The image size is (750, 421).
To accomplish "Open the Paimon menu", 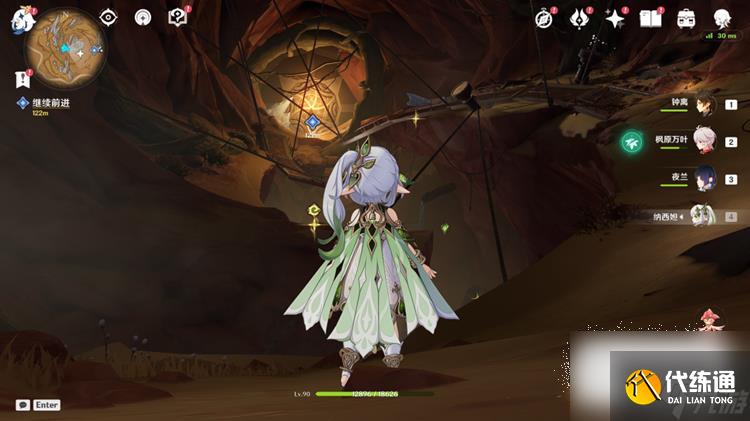I will 22,19.
